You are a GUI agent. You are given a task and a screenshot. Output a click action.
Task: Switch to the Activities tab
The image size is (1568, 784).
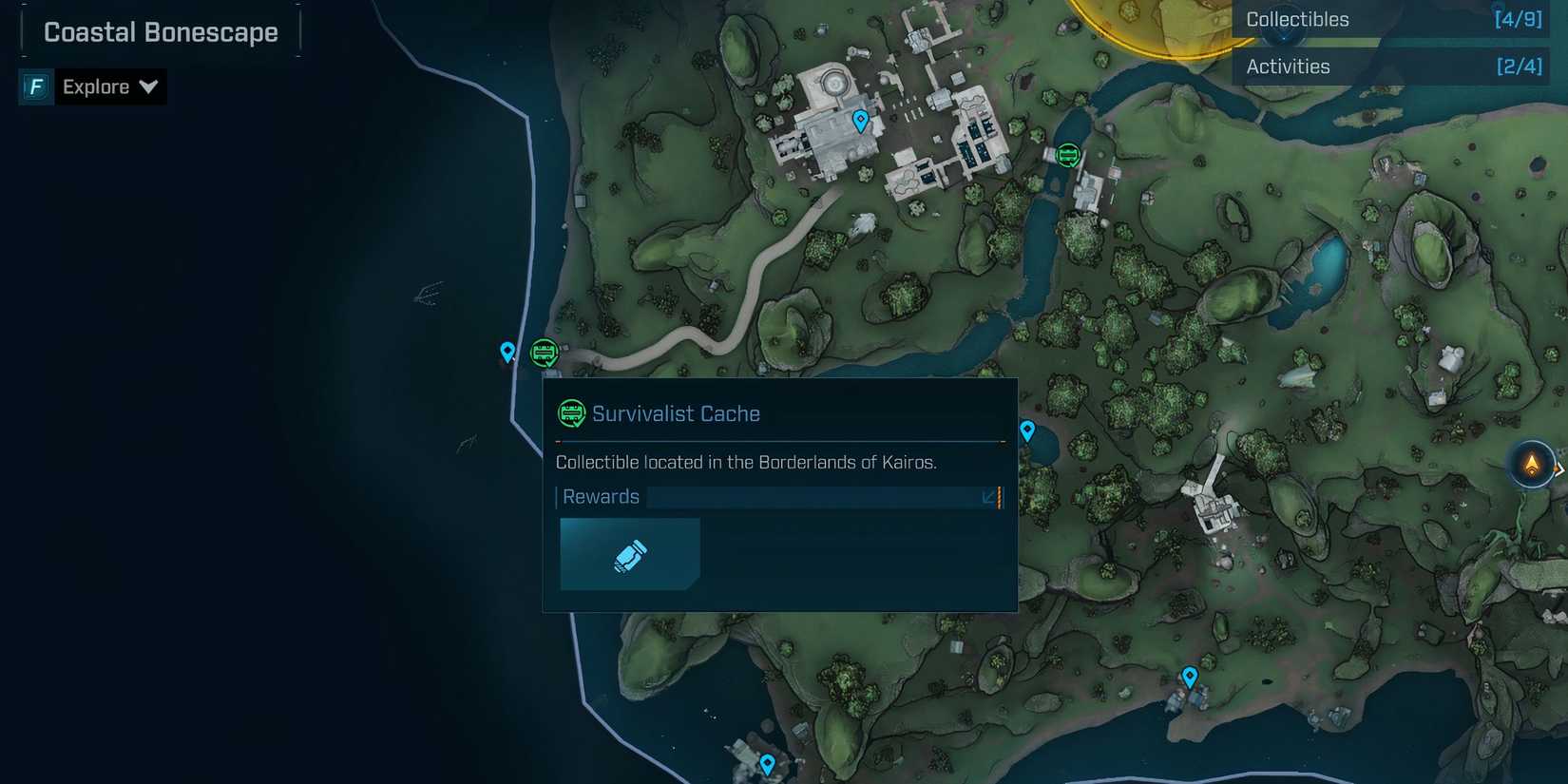[1288, 66]
